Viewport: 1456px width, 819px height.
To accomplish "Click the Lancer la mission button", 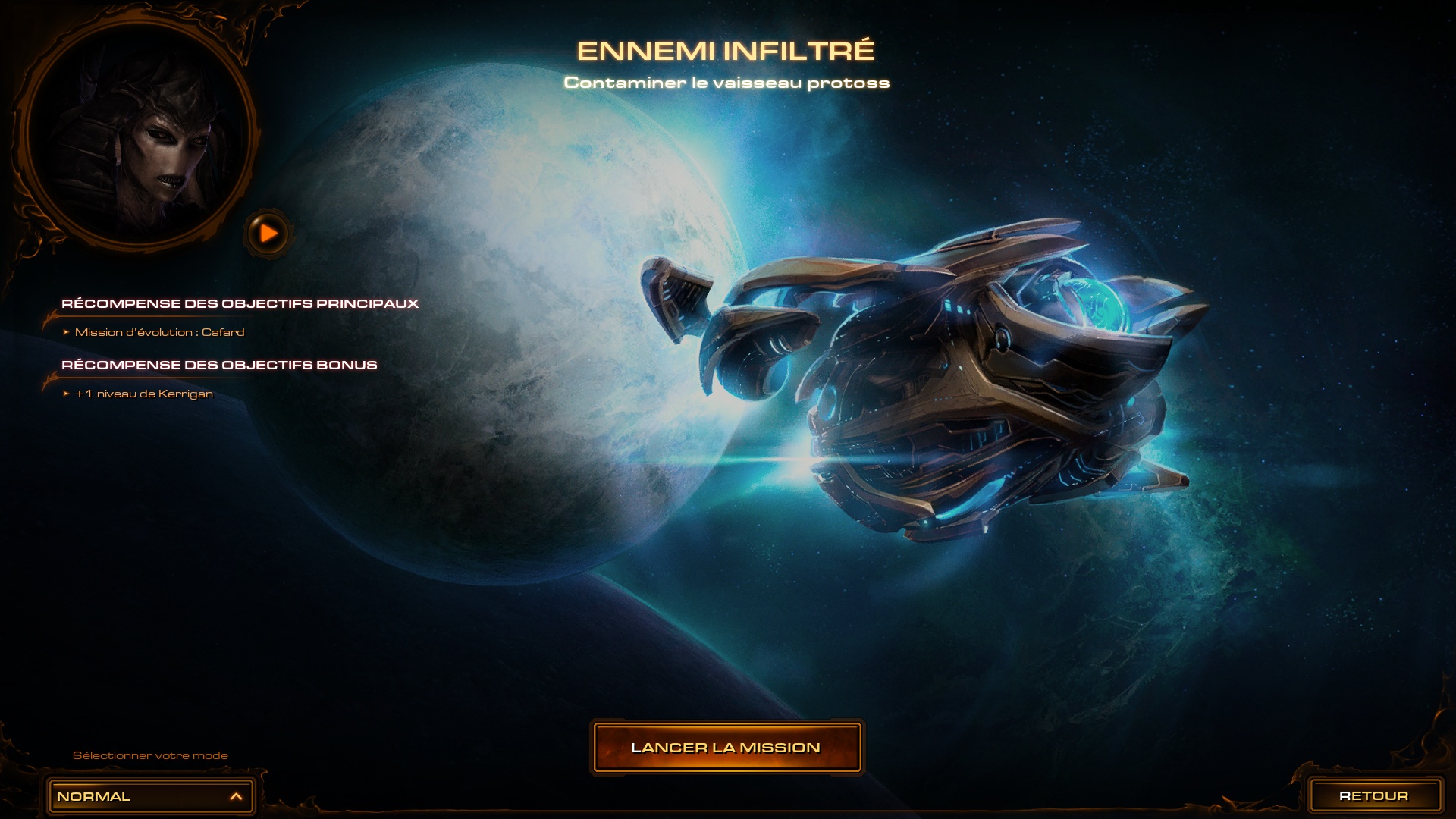I will [x=726, y=748].
